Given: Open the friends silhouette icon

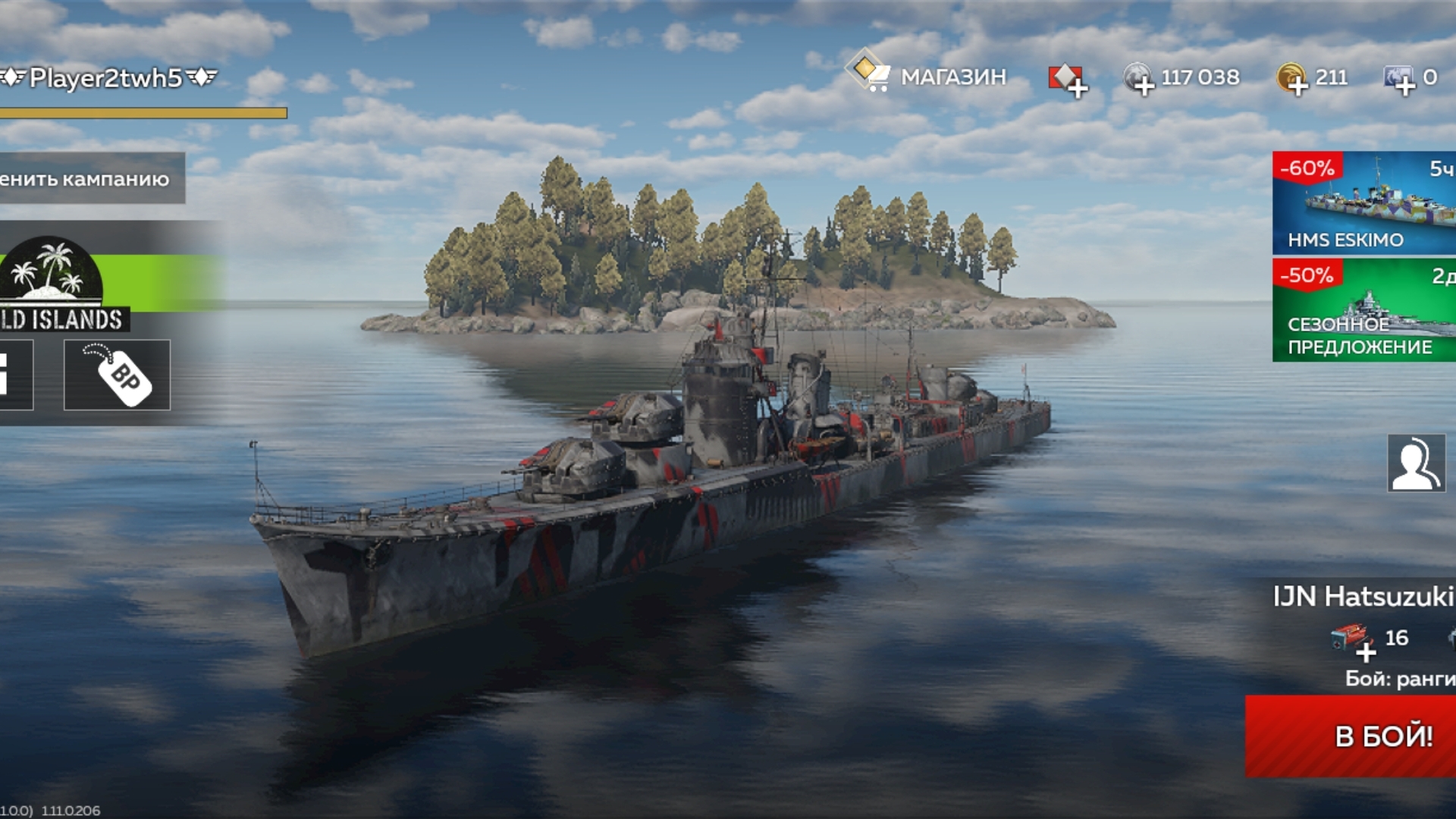Looking at the screenshot, I should [x=1416, y=463].
